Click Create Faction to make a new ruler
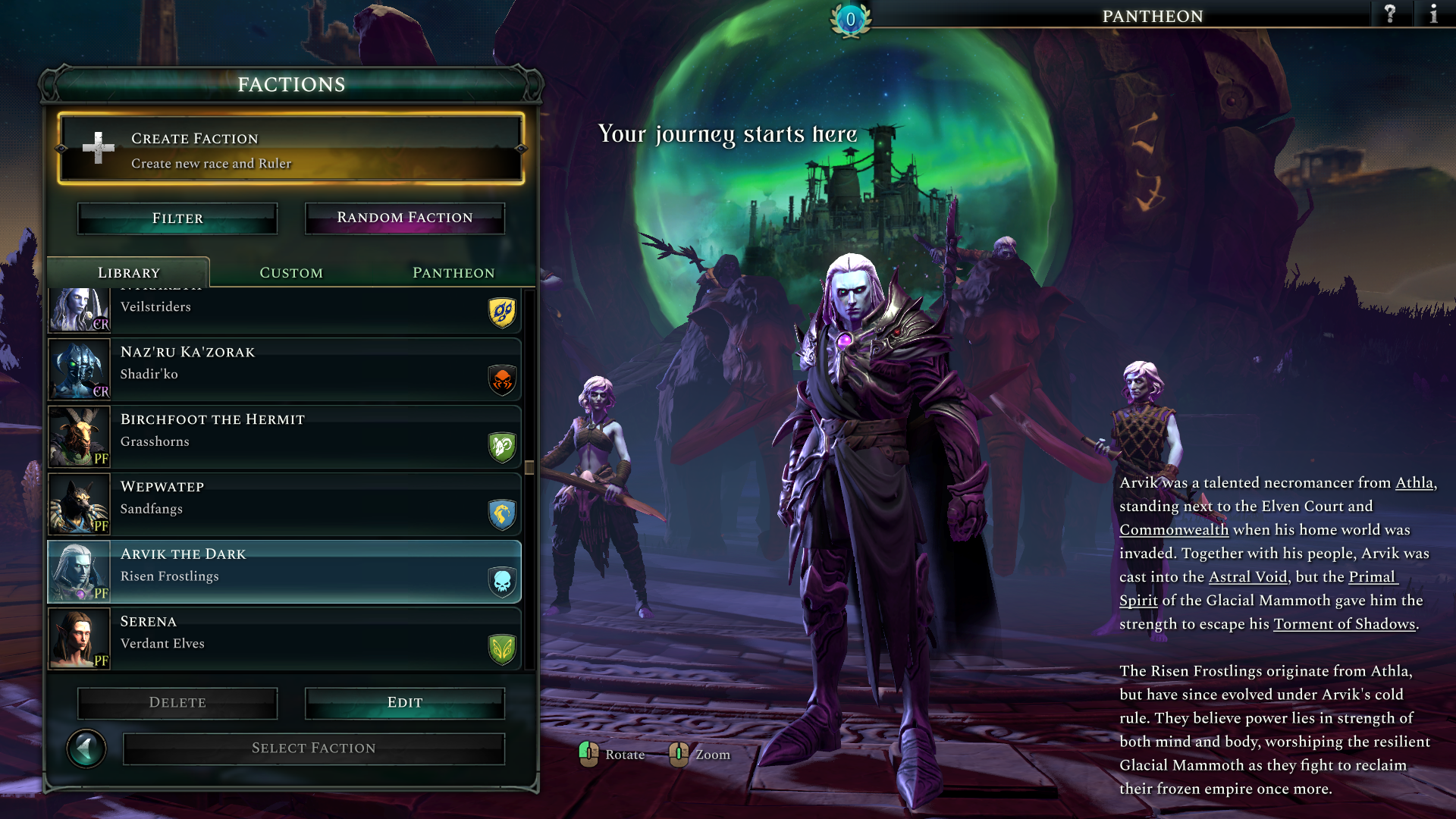This screenshot has width=1456, height=819. 290,149
